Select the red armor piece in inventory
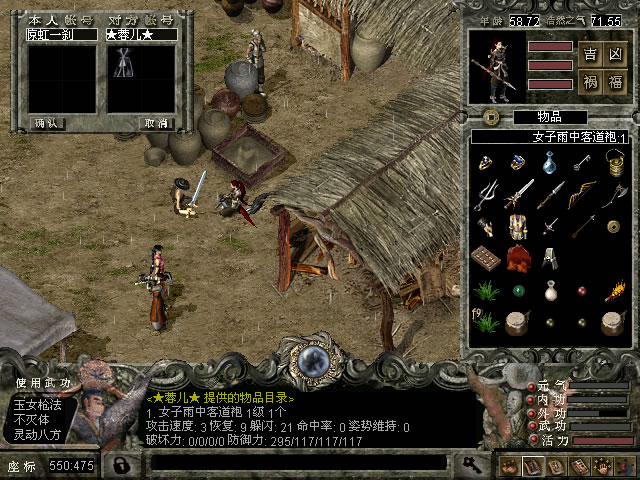Viewport: 640px width, 480px height. coord(518,258)
